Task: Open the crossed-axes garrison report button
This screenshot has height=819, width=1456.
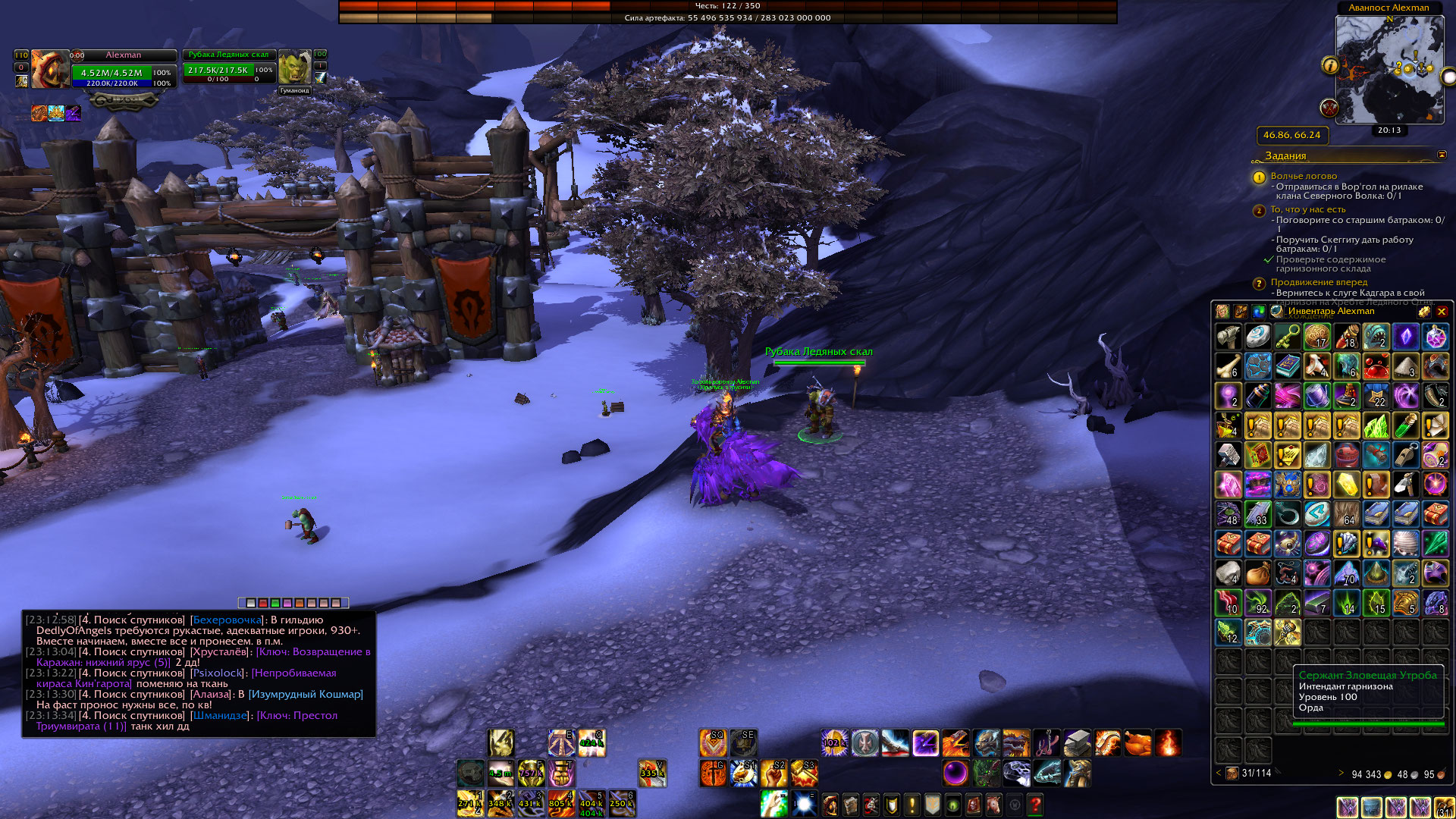Action: (x=1329, y=108)
